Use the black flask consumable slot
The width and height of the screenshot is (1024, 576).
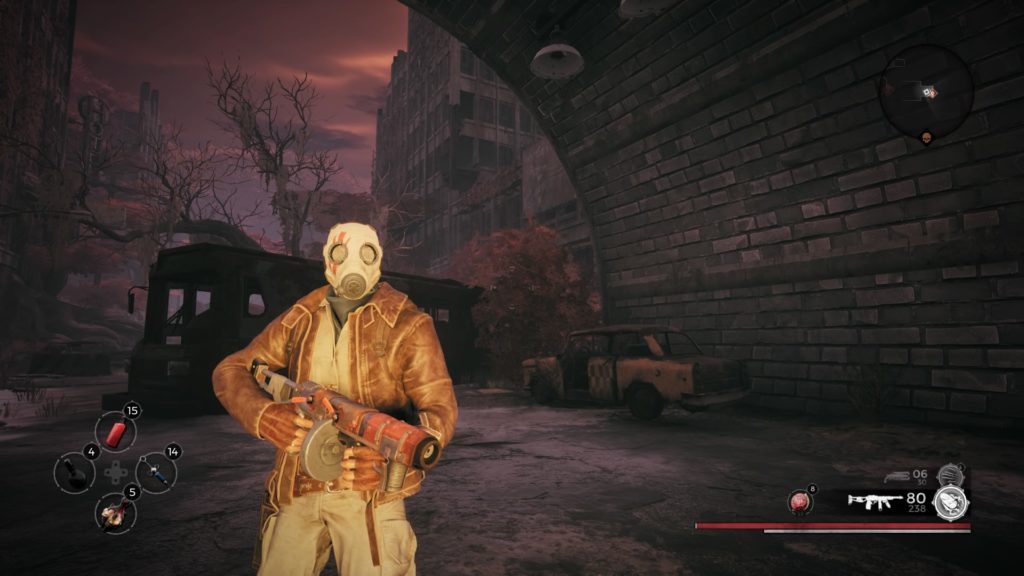click(x=74, y=472)
